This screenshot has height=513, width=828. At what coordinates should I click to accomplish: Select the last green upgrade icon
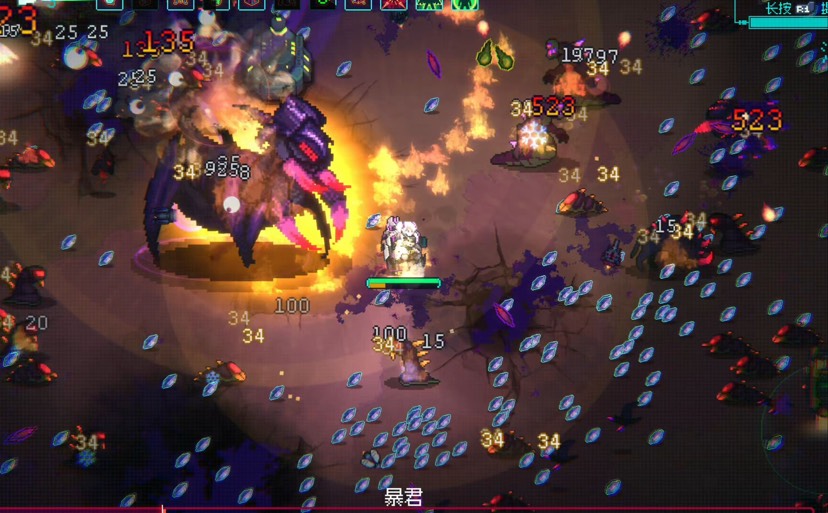[x=464, y=4]
